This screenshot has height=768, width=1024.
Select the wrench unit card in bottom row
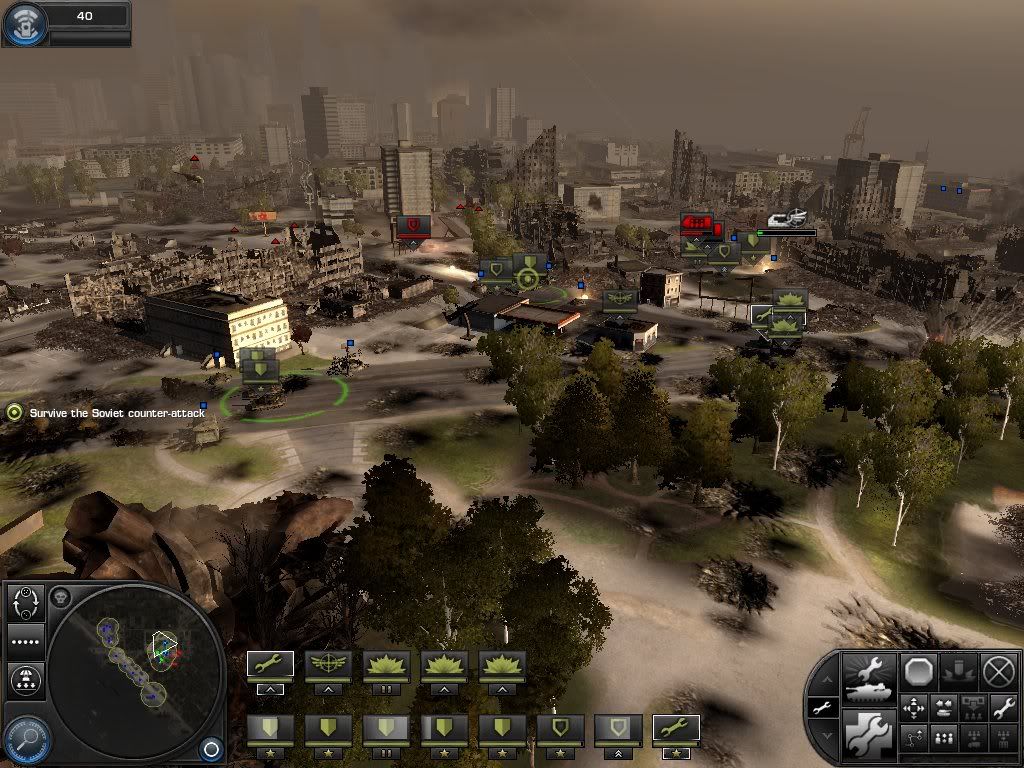[x=676, y=729]
